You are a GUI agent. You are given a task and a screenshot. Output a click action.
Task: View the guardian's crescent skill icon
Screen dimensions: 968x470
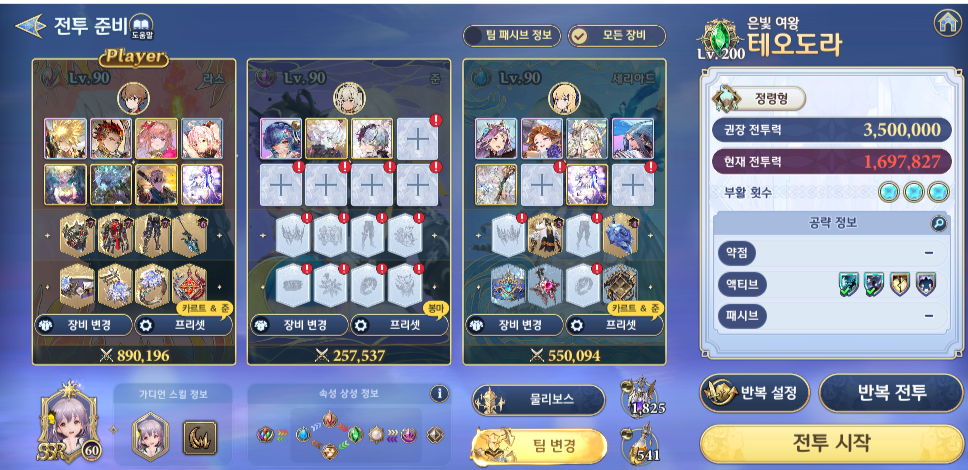click(x=198, y=435)
